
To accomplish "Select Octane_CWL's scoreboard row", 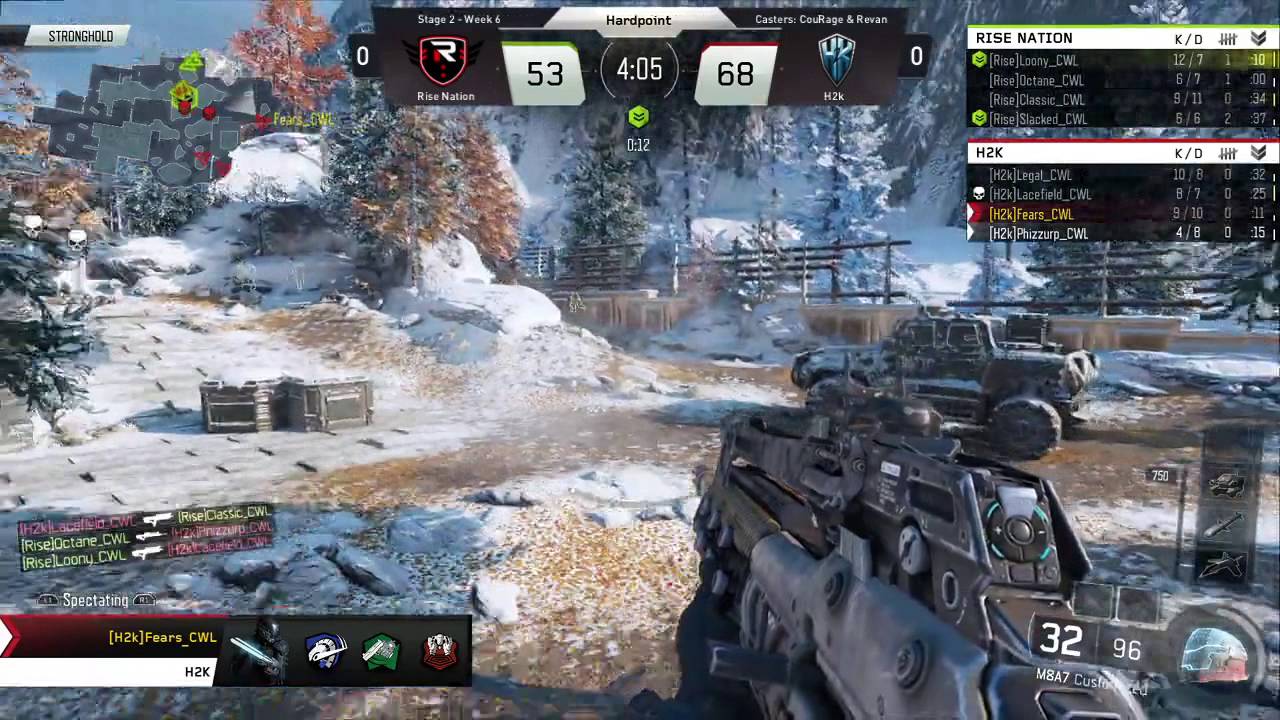I will (x=1036, y=80).
